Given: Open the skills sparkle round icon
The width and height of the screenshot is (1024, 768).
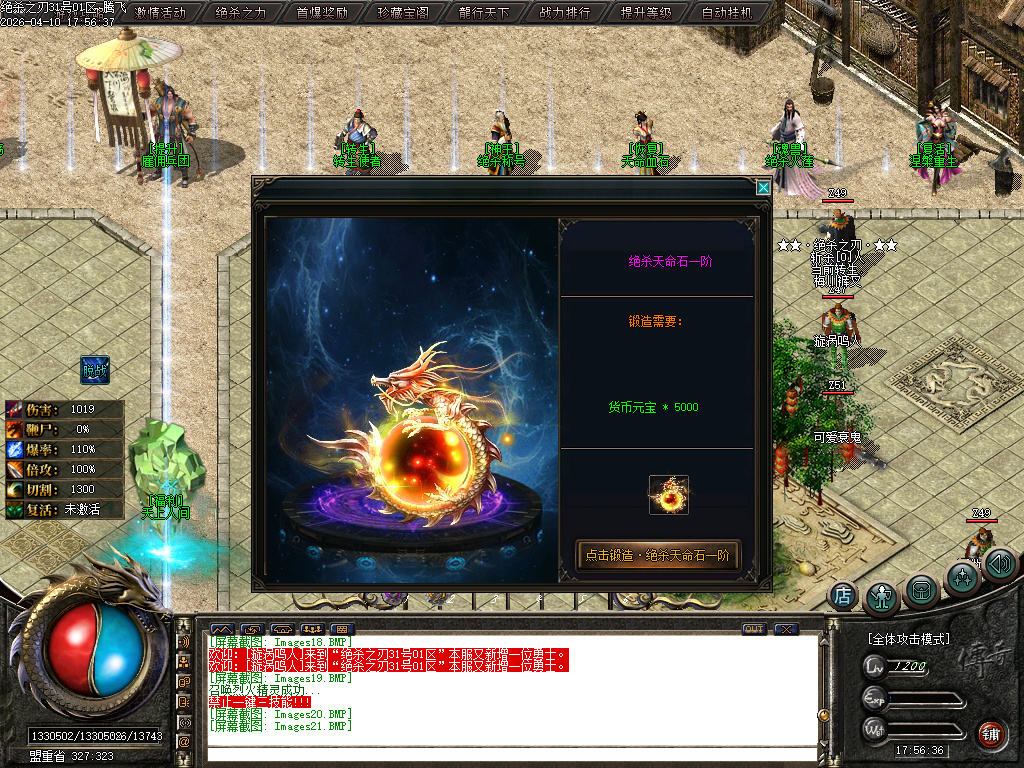Looking at the screenshot, I should [962, 578].
